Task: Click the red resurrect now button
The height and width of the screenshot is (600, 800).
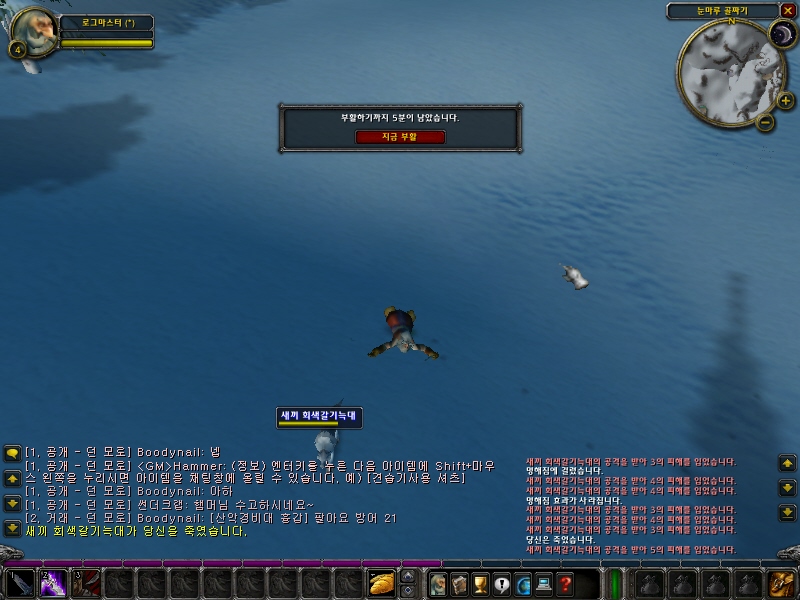Action: coord(400,137)
